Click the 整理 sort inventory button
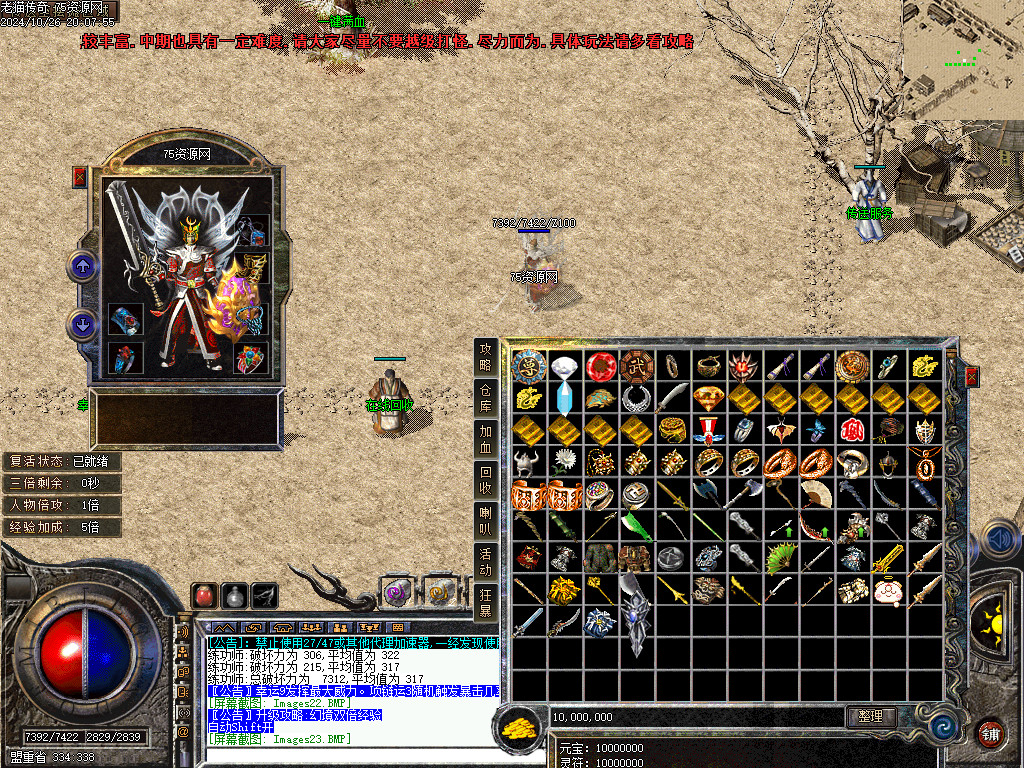Viewport: 1024px width, 768px height. tap(870, 716)
